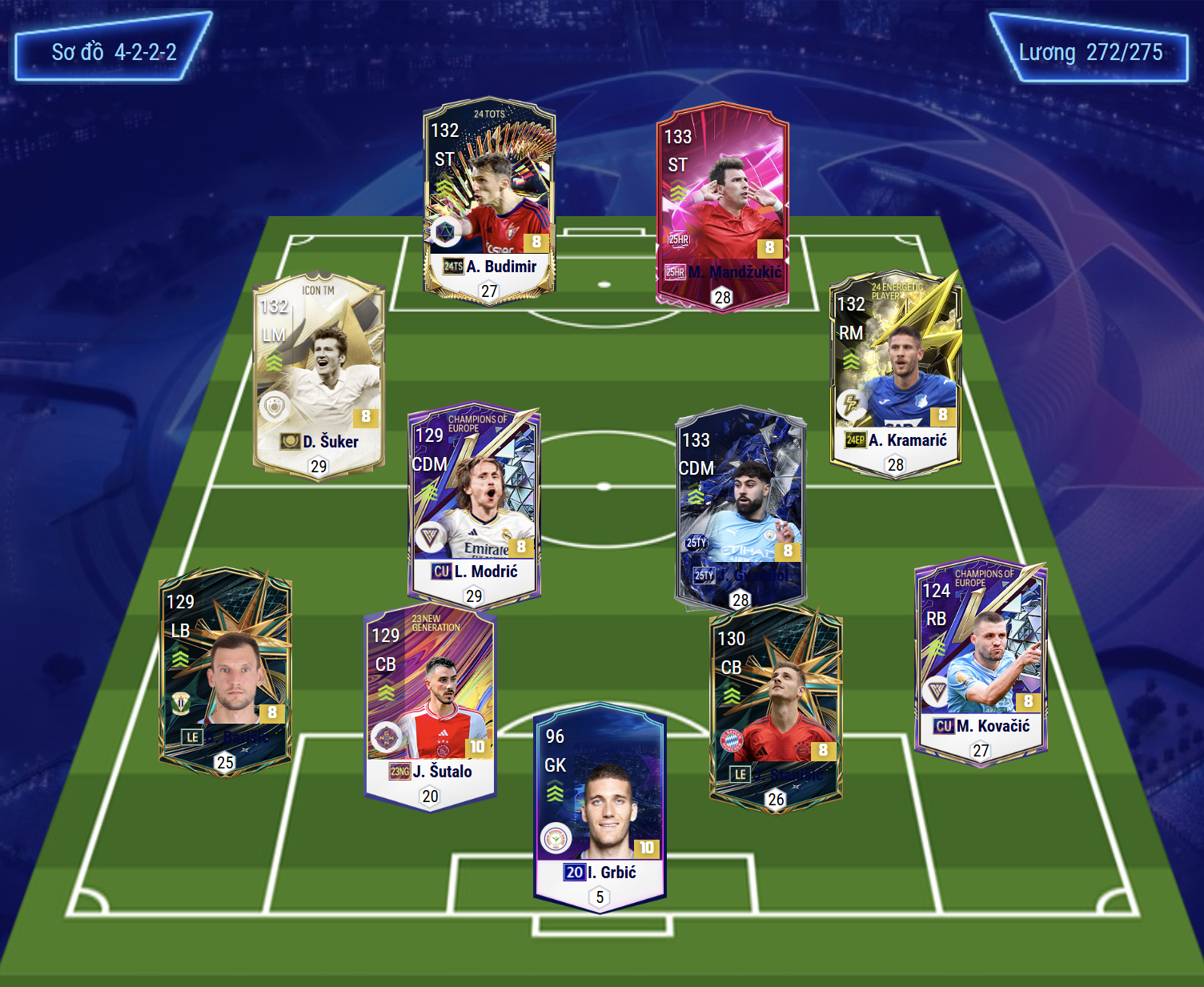Open L. Modrić CDM card
The image size is (1204, 987).
pyautogui.click(x=474, y=505)
